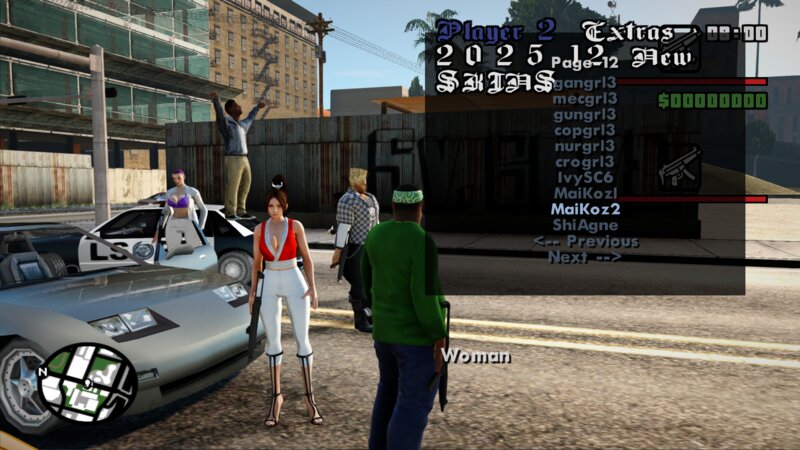Choose the mecgrl3 skin
Viewport: 800px width, 450px height.
(x=585, y=98)
